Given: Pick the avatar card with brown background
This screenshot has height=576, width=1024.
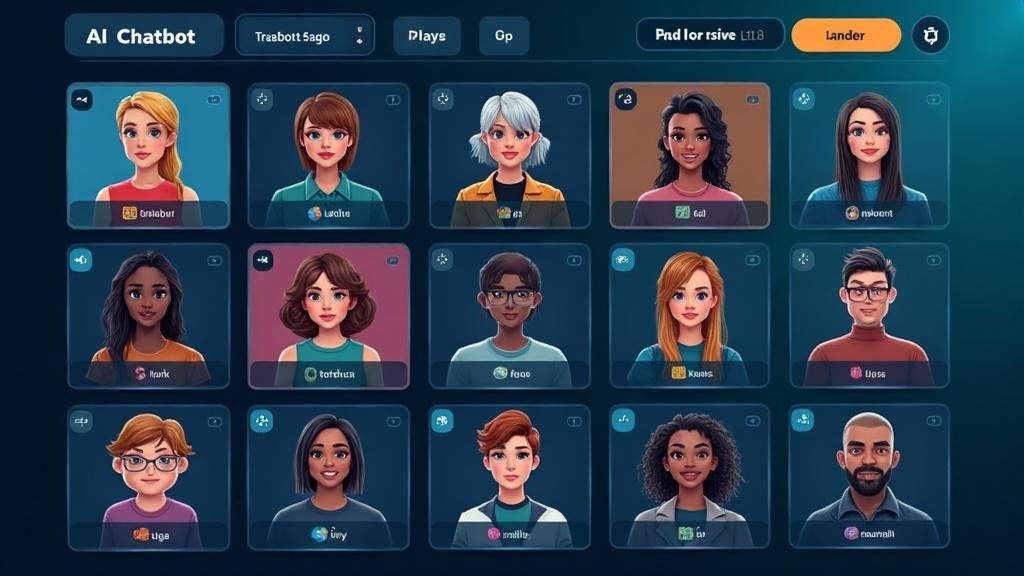Looking at the screenshot, I should [690, 155].
